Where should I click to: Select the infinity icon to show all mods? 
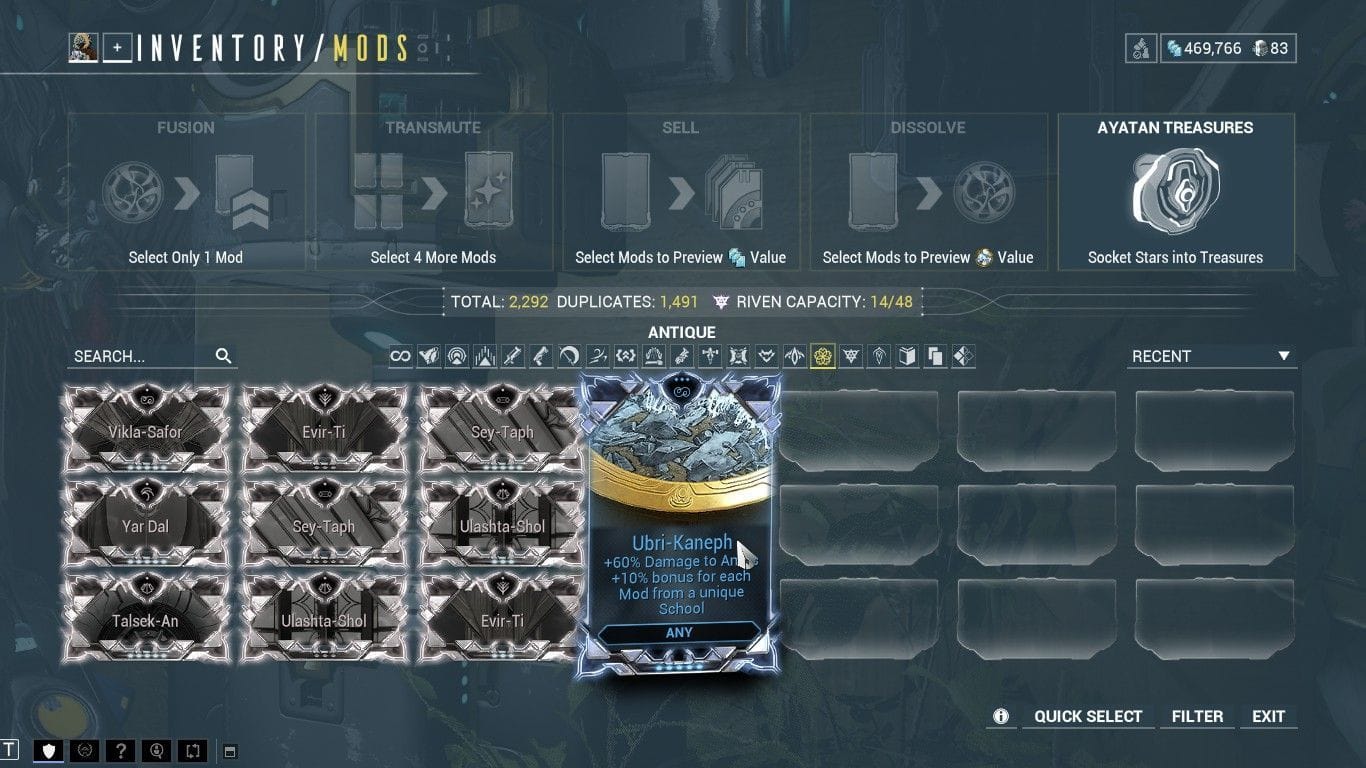[400, 355]
